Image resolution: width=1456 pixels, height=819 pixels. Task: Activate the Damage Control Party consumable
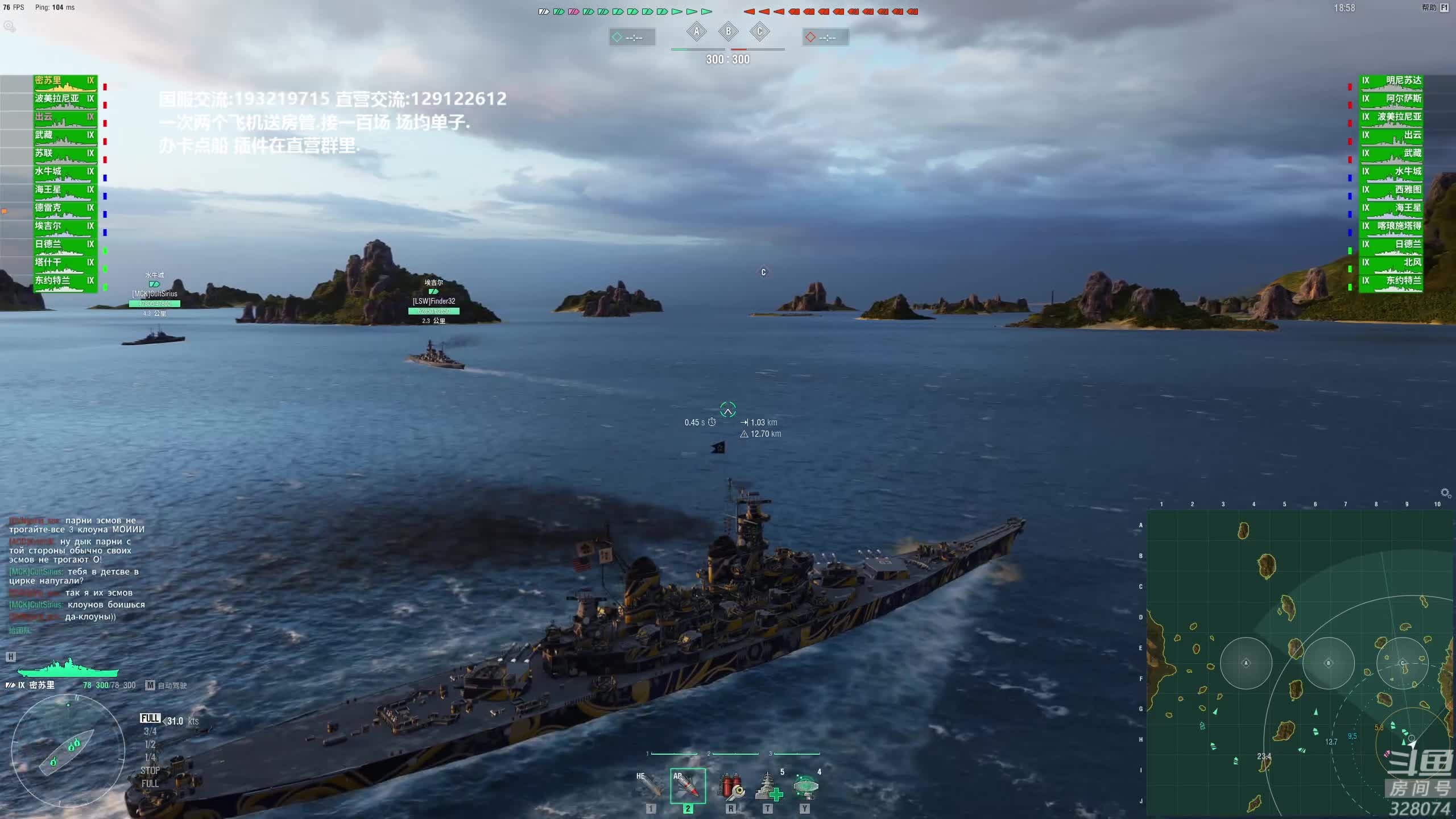tap(731, 786)
